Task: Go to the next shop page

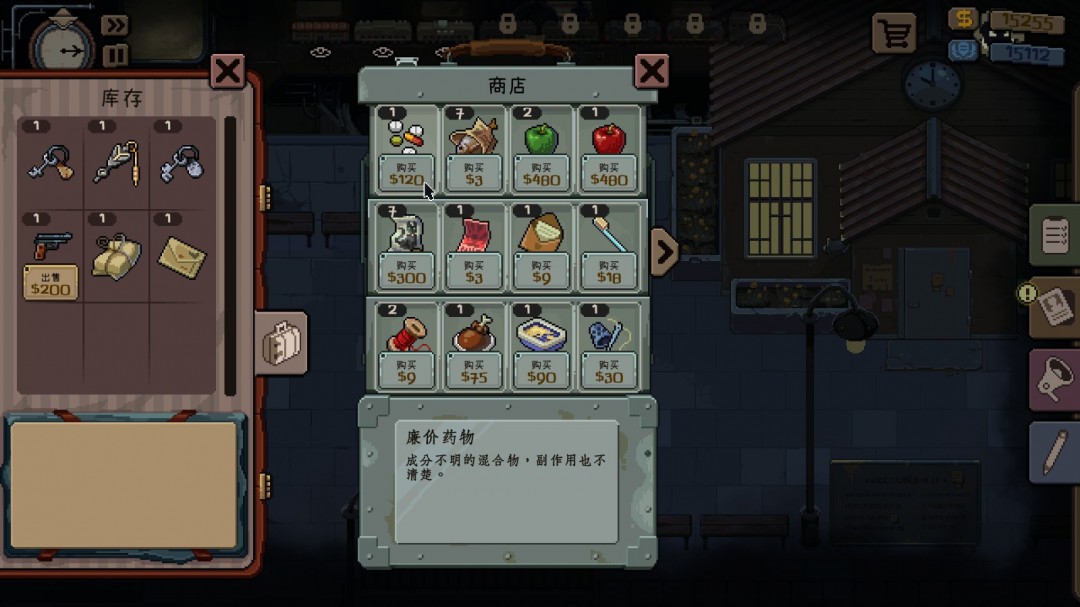Action: coord(664,252)
